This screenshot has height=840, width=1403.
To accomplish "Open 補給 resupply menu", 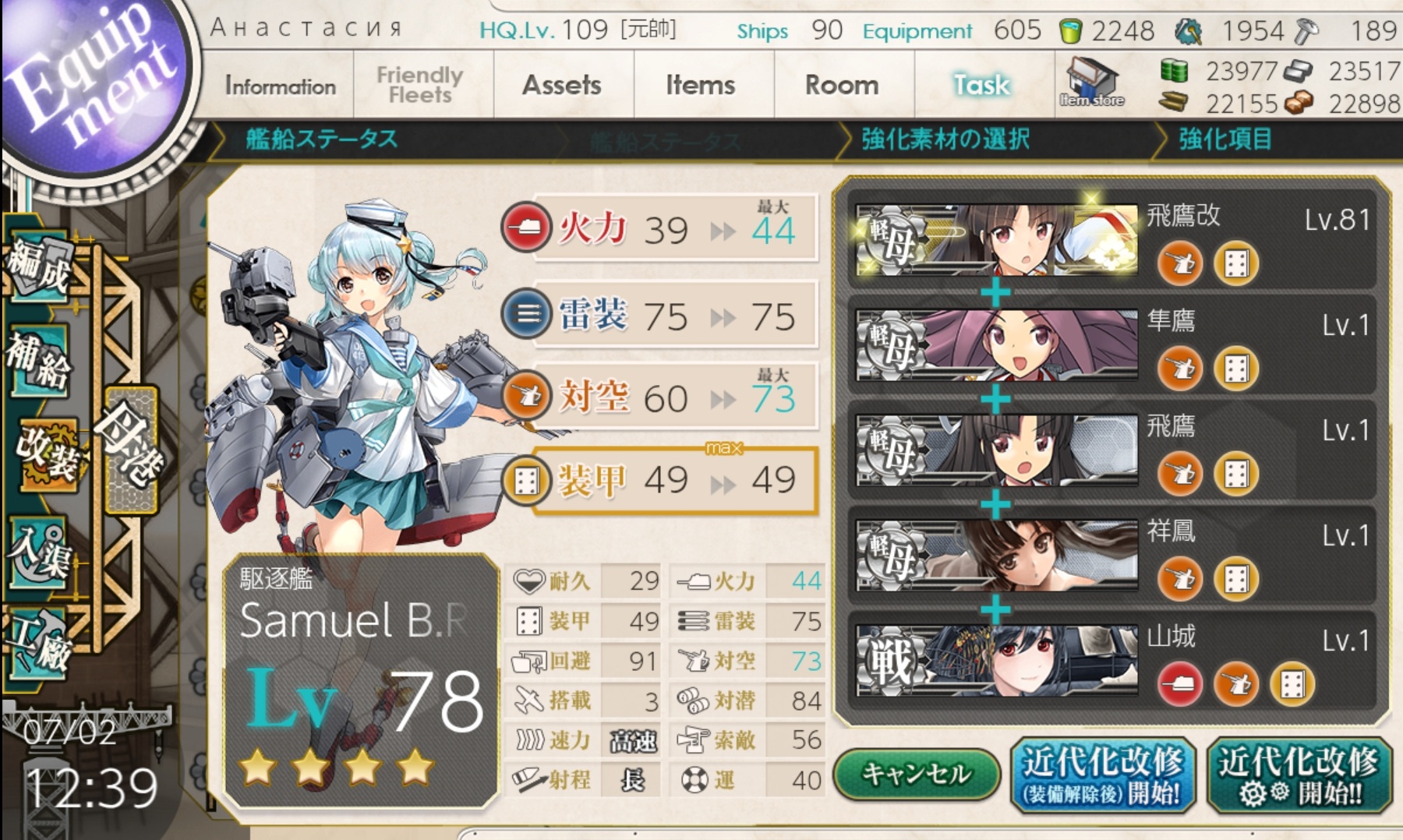I will click(41, 360).
